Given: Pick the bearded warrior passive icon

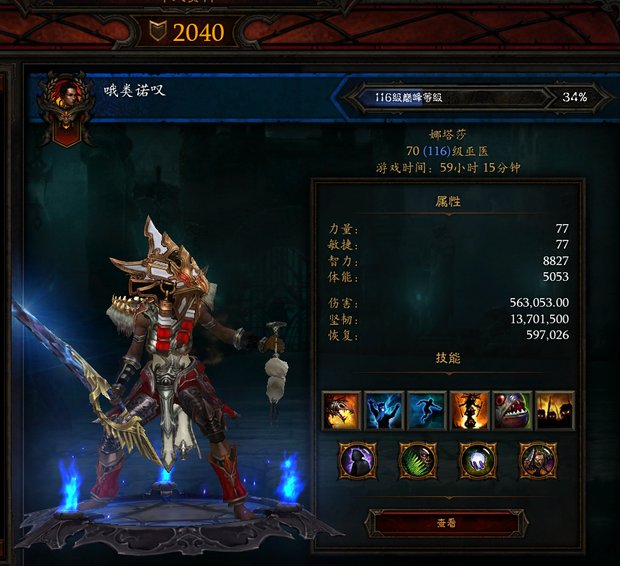Looking at the screenshot, I should 538,461.
